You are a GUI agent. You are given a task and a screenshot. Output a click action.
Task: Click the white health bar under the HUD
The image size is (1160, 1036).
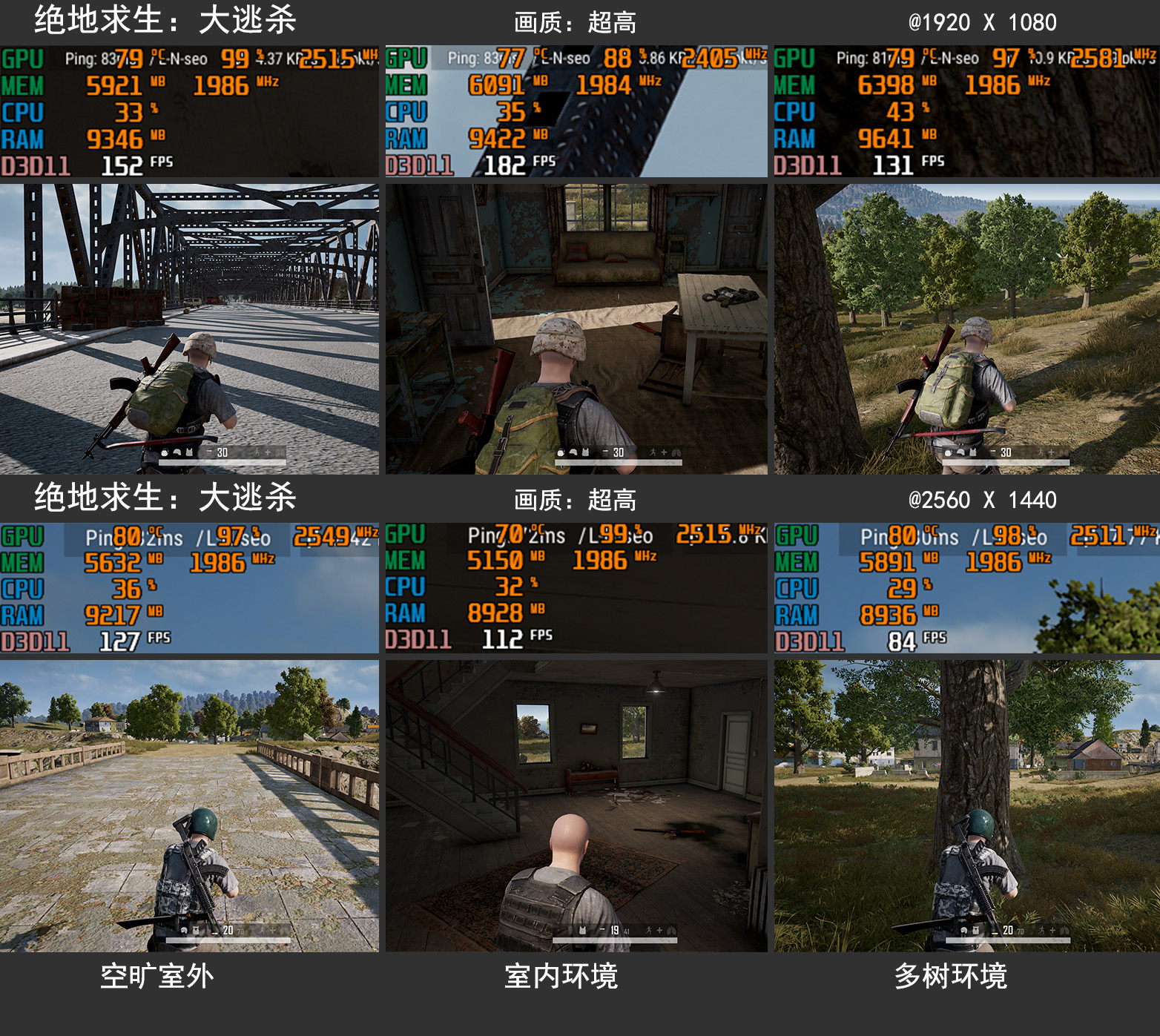coord(223,462)
